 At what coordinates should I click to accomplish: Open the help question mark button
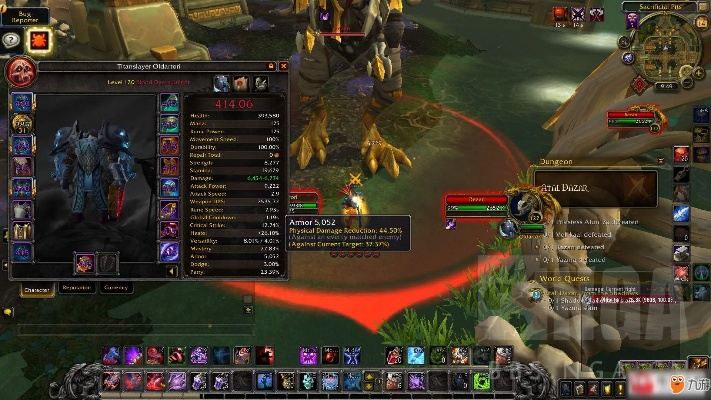coord(12,40)
